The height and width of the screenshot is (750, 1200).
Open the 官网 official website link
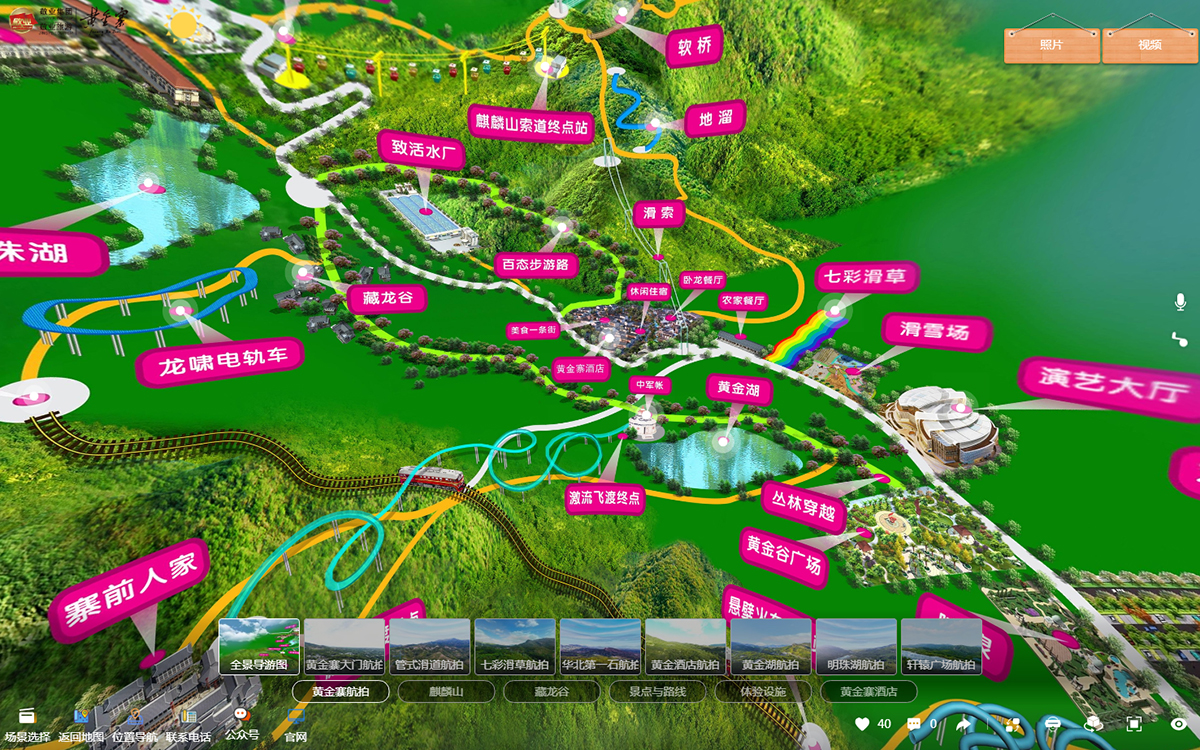pyautogui.click(x=295, y=724)
